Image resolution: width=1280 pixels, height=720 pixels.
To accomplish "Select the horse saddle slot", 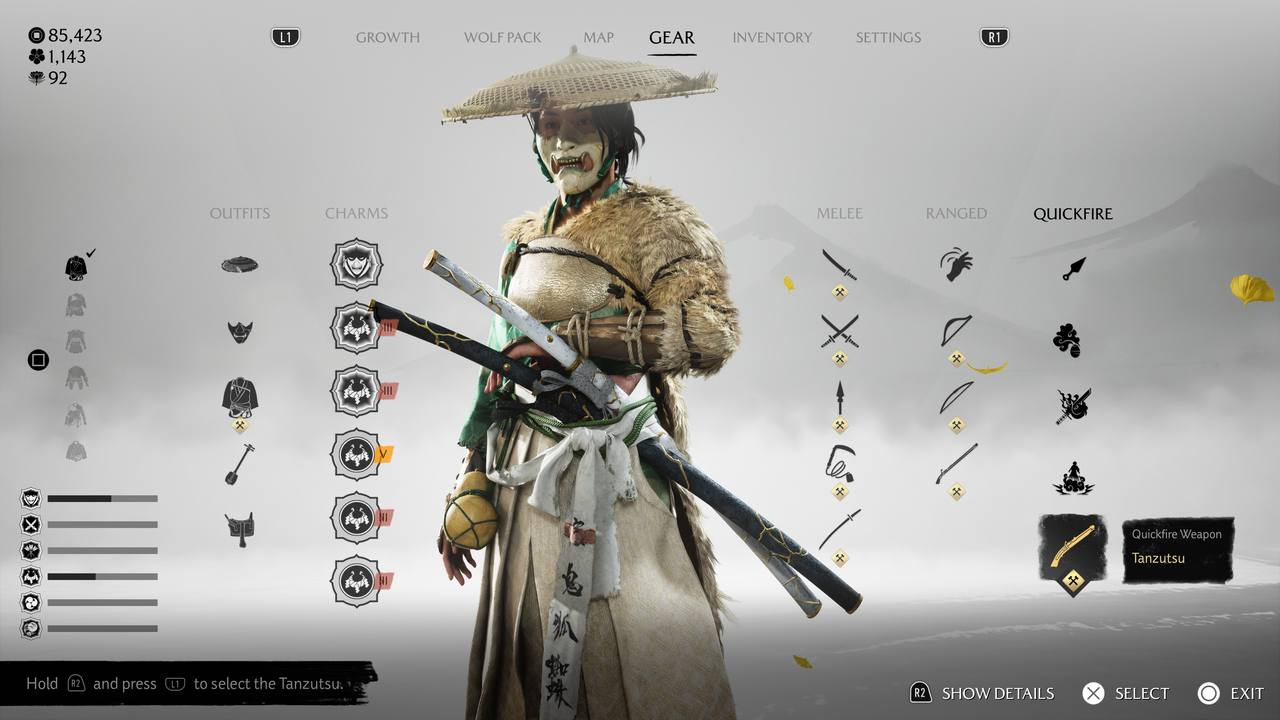I will (240, 527).
